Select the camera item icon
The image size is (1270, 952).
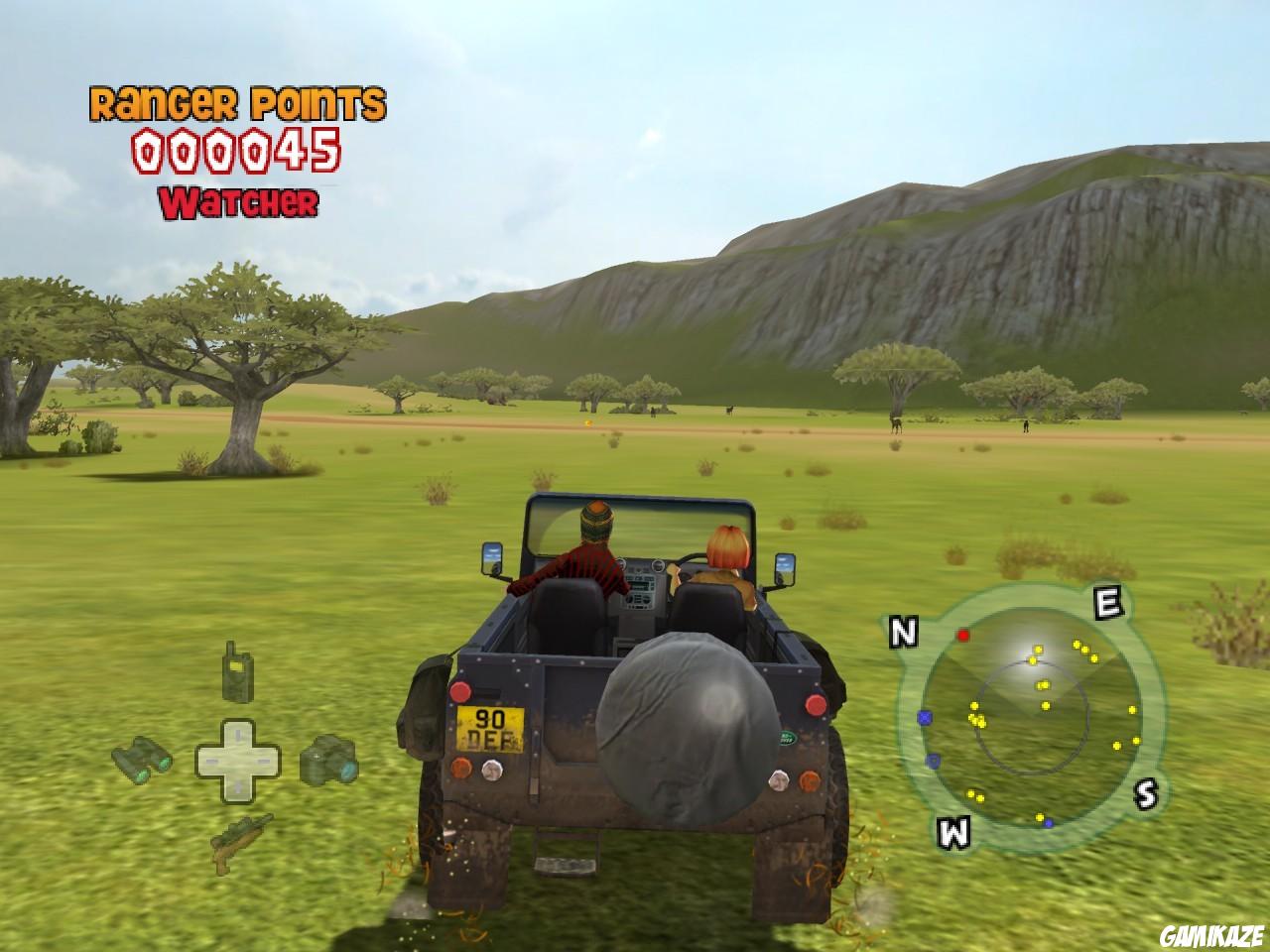tap(327, 759)
